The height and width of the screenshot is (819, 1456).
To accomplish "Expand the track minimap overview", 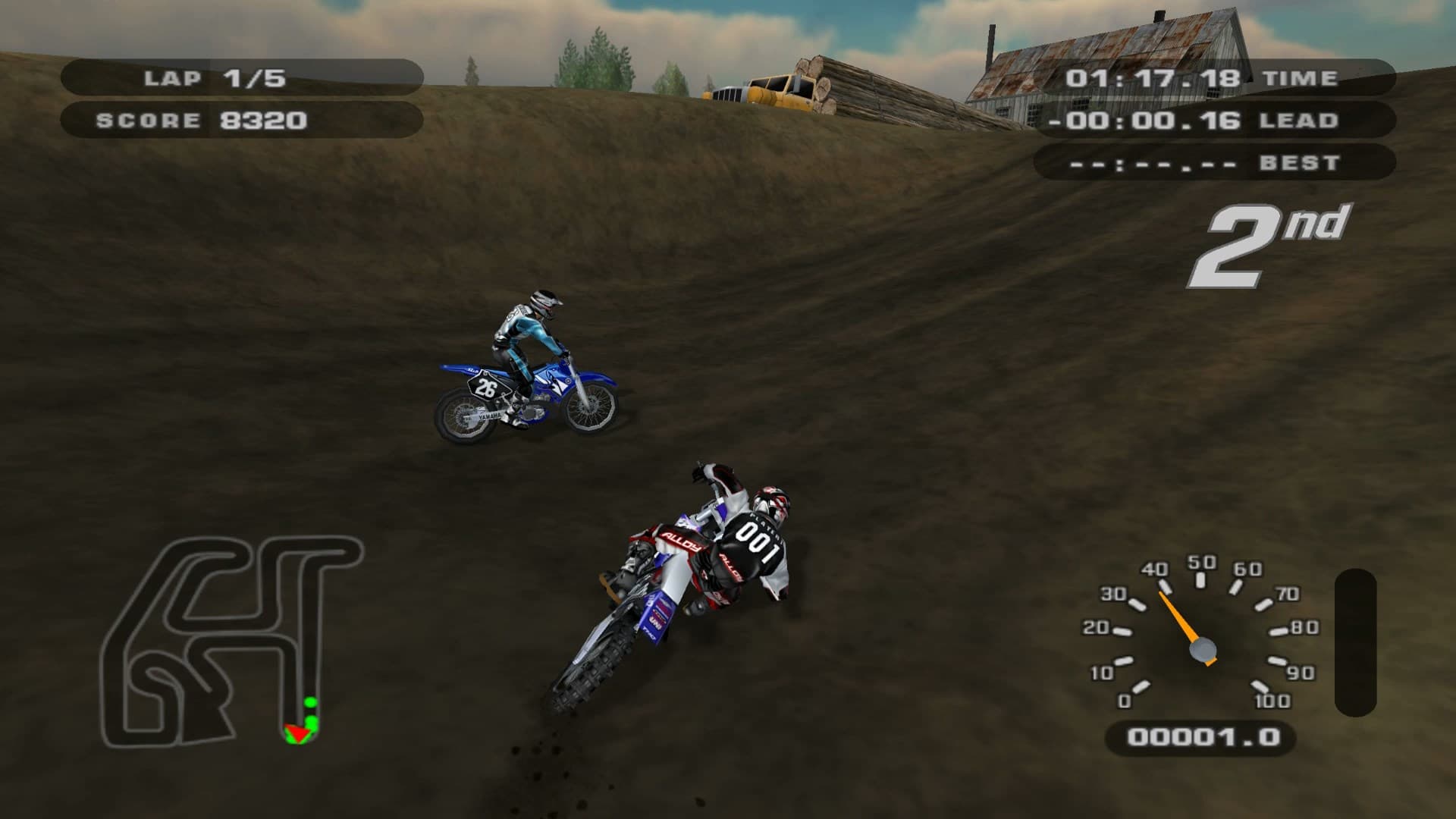I will 227,637.
